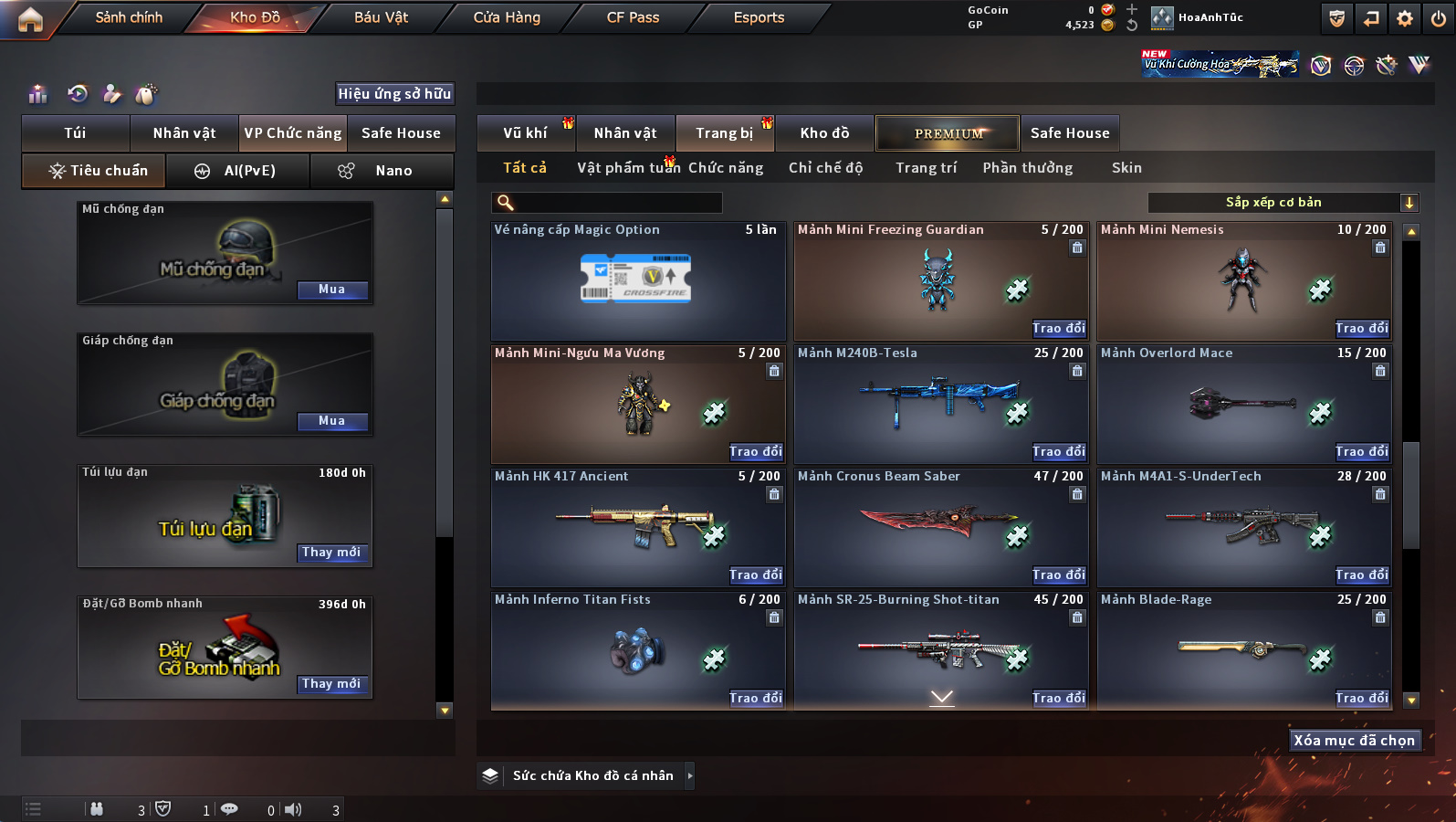Switch to the Vũ khí tab

(525, 133)
